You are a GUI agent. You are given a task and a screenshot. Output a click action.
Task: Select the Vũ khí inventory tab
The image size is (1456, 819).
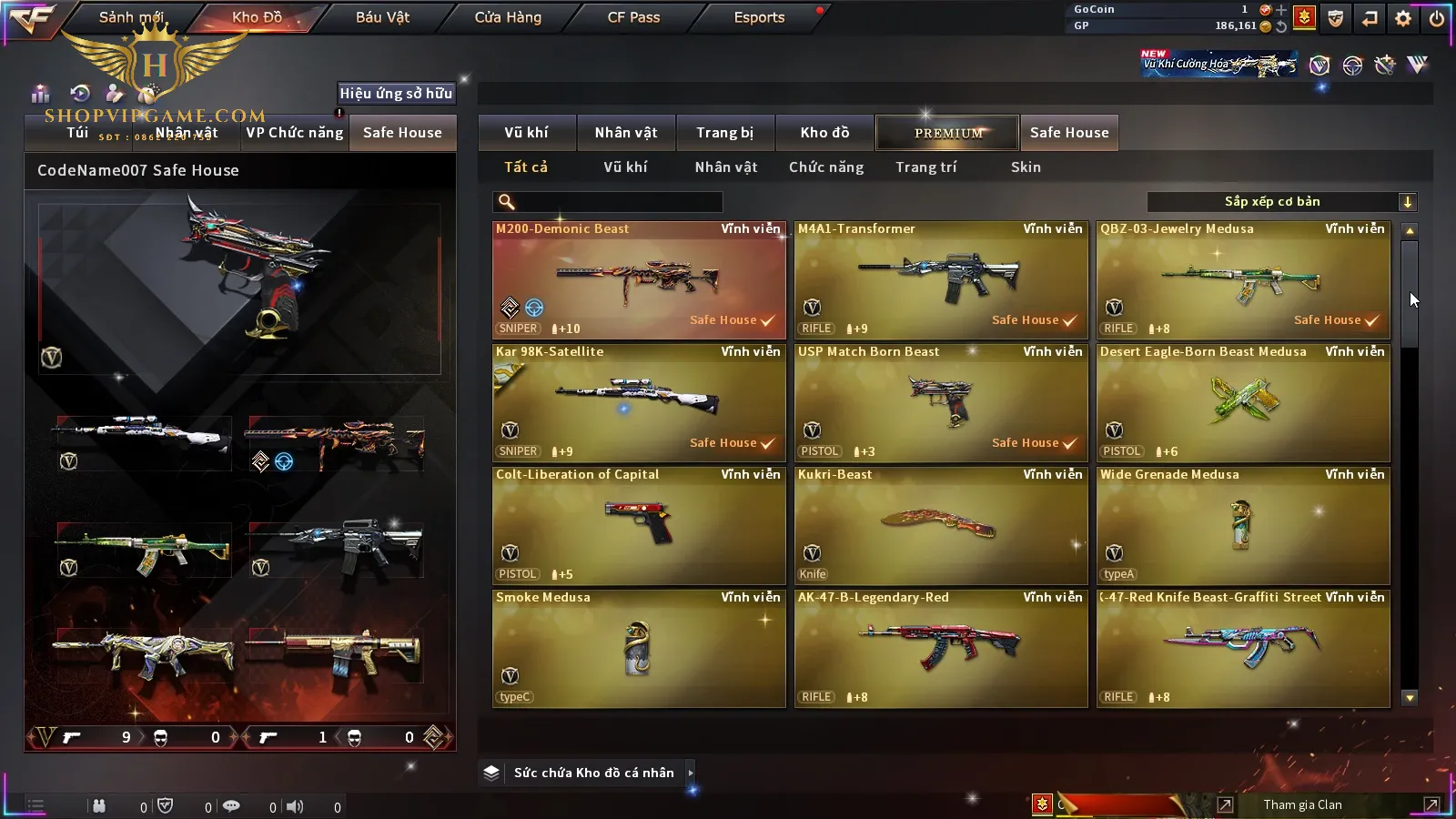pyautogui.click(x=526, y=133)
